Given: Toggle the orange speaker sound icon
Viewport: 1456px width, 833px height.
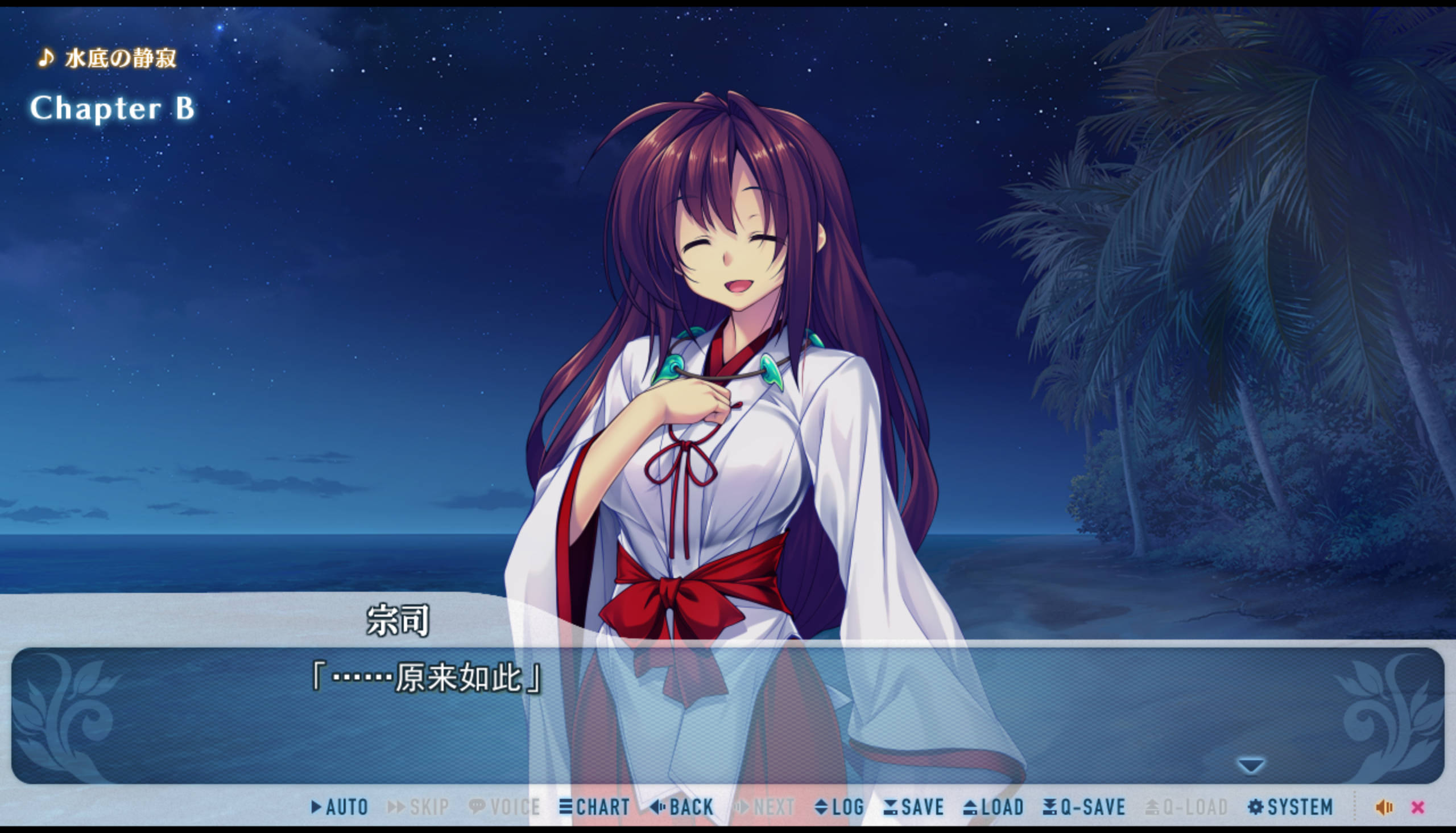Looking at the screenshot, I should (1384, 807).
